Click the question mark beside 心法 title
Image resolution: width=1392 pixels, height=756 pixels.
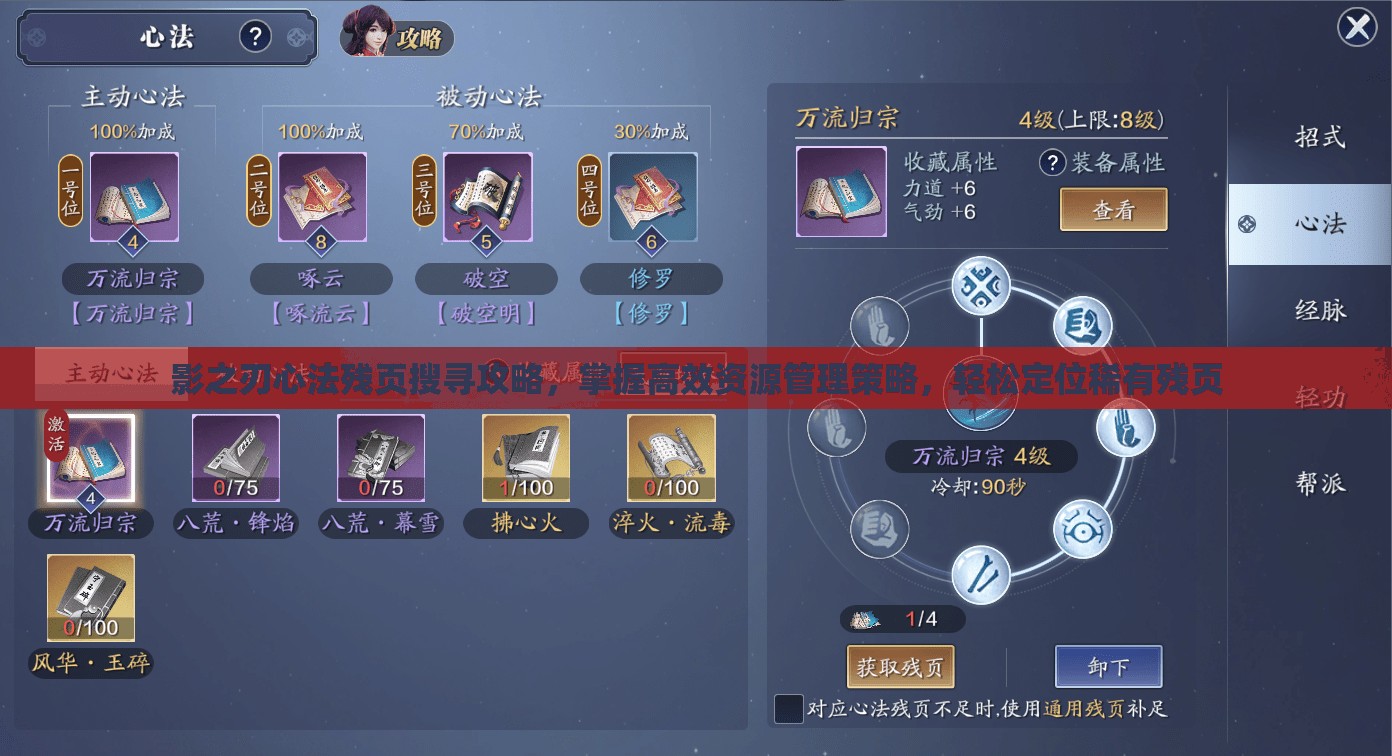tap(256, 35)
